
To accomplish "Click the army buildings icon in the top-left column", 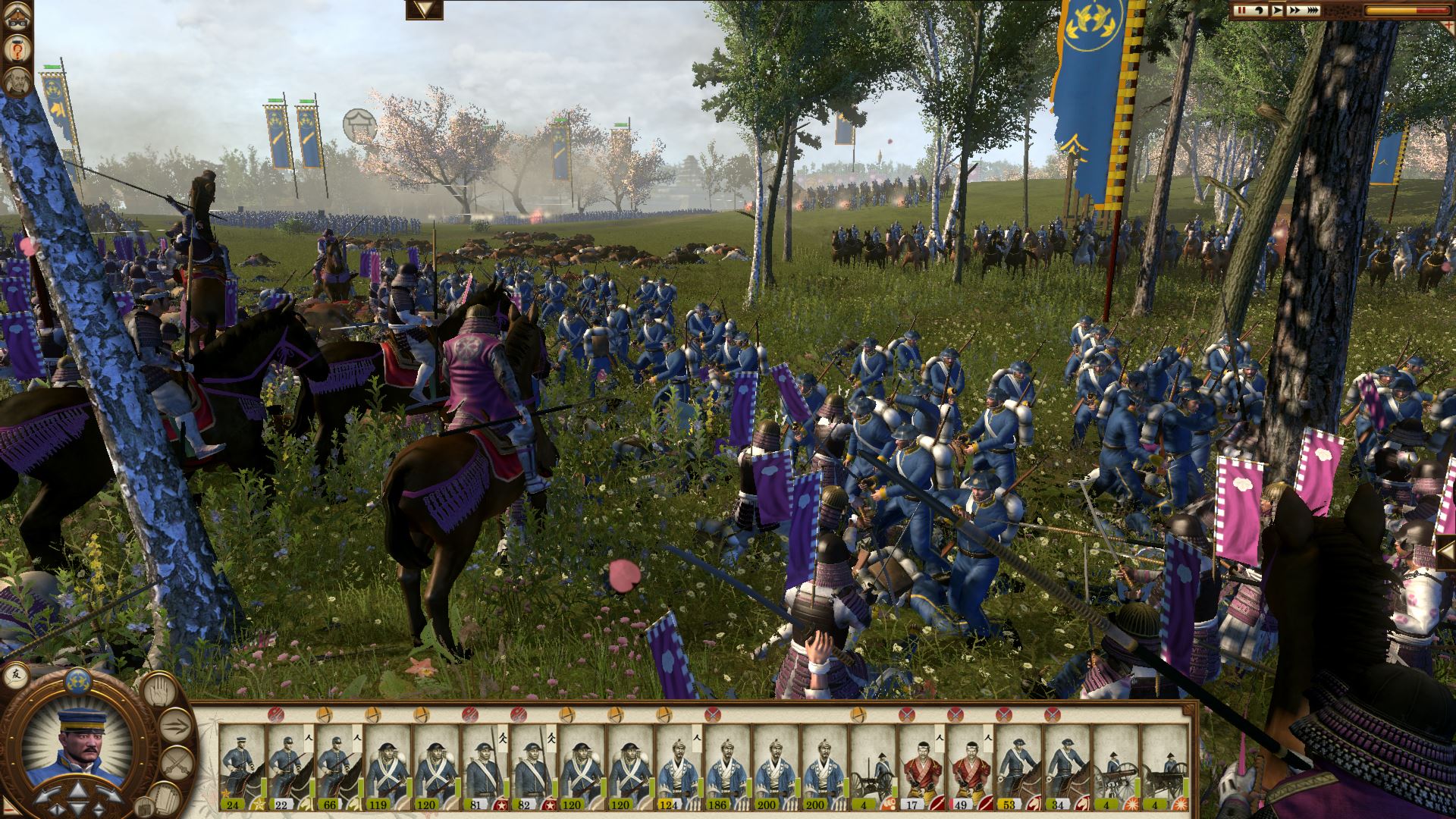I will pos(16,16).
